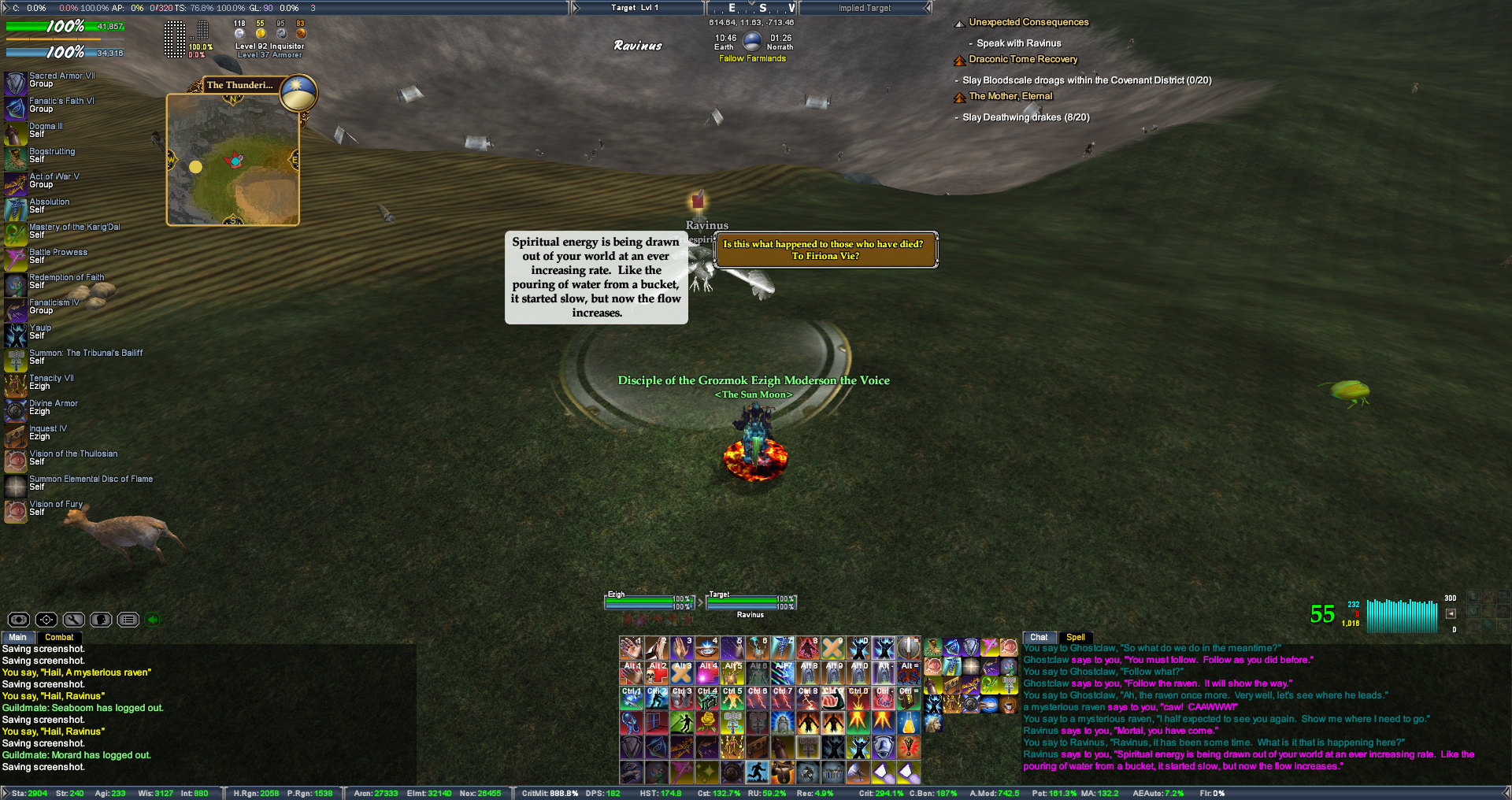
Task: Switch to the Chat tab
Action: click(x=1039, y=637)
